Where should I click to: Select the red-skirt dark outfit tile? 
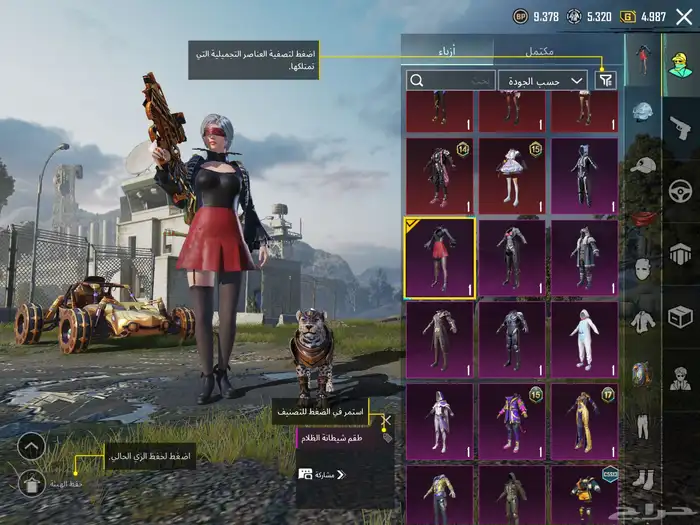pos(440,257)
